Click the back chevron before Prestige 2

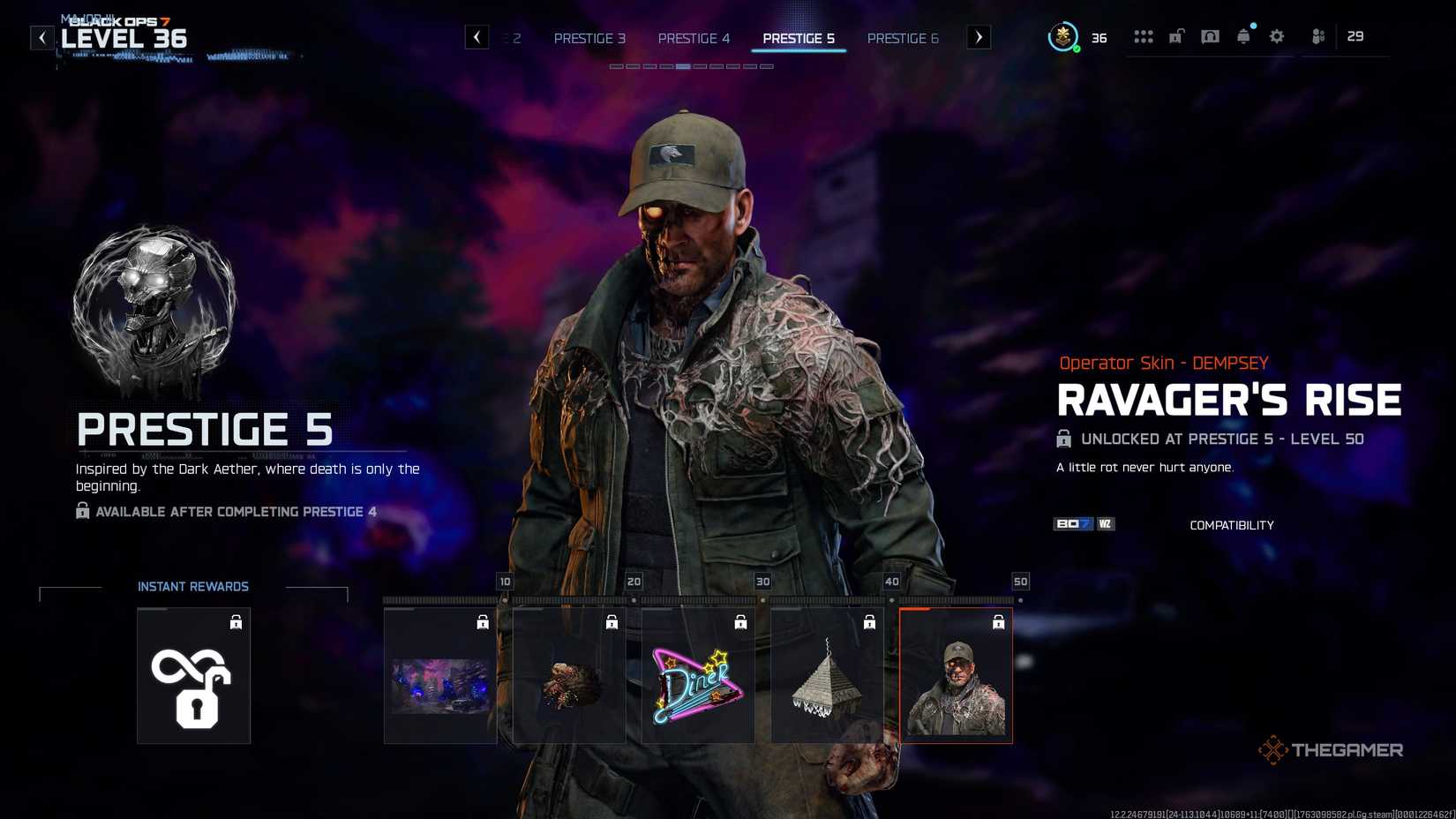[x=477, y=37]
